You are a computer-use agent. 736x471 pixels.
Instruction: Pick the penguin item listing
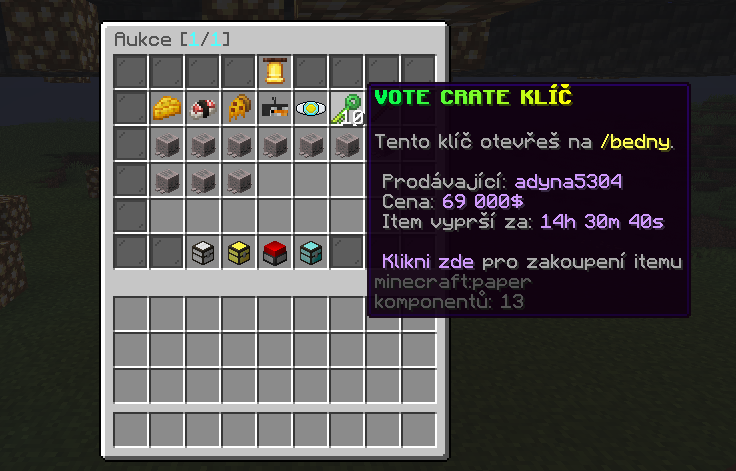pyautogui.click(x=275, y=107)
